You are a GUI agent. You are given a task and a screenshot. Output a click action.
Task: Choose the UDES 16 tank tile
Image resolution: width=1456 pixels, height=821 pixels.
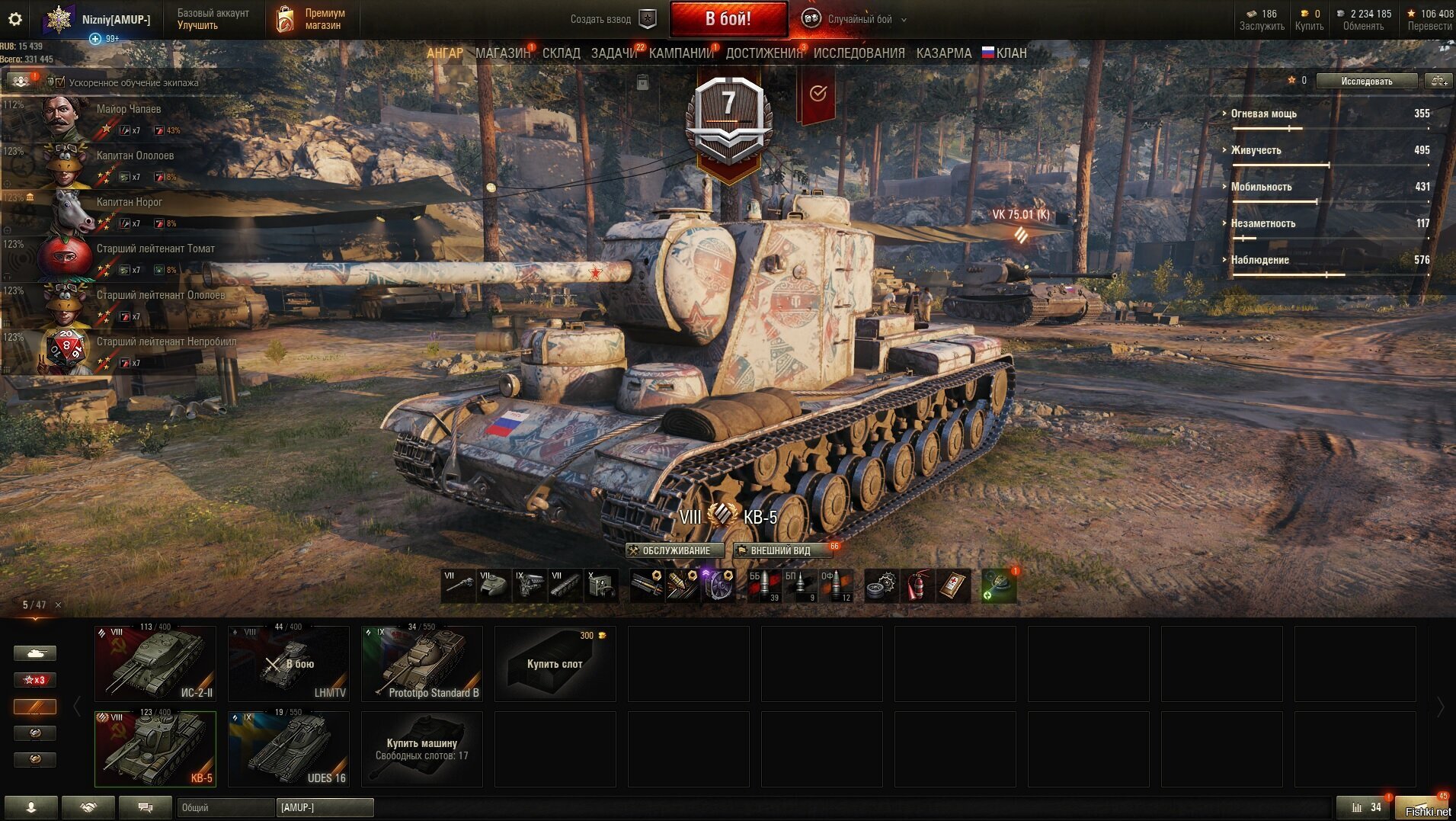(289, 749)
